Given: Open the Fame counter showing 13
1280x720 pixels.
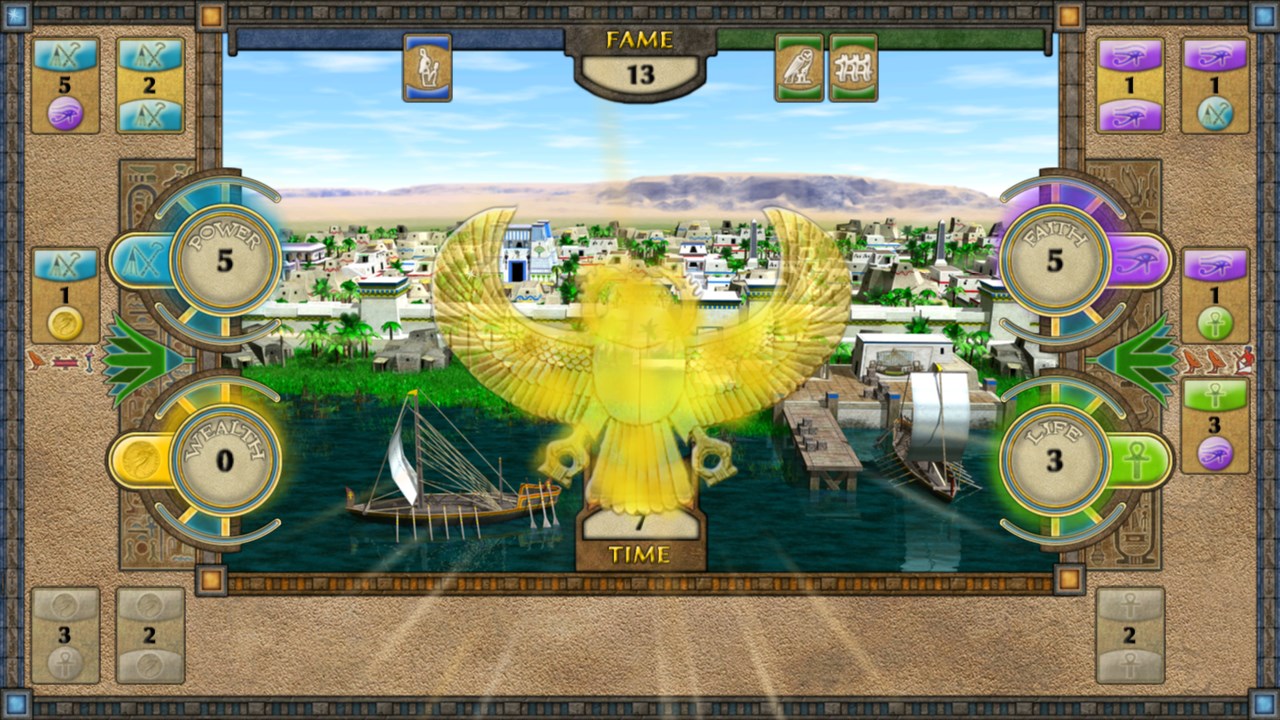Looking at the screenshot, I should pos(640,70).
